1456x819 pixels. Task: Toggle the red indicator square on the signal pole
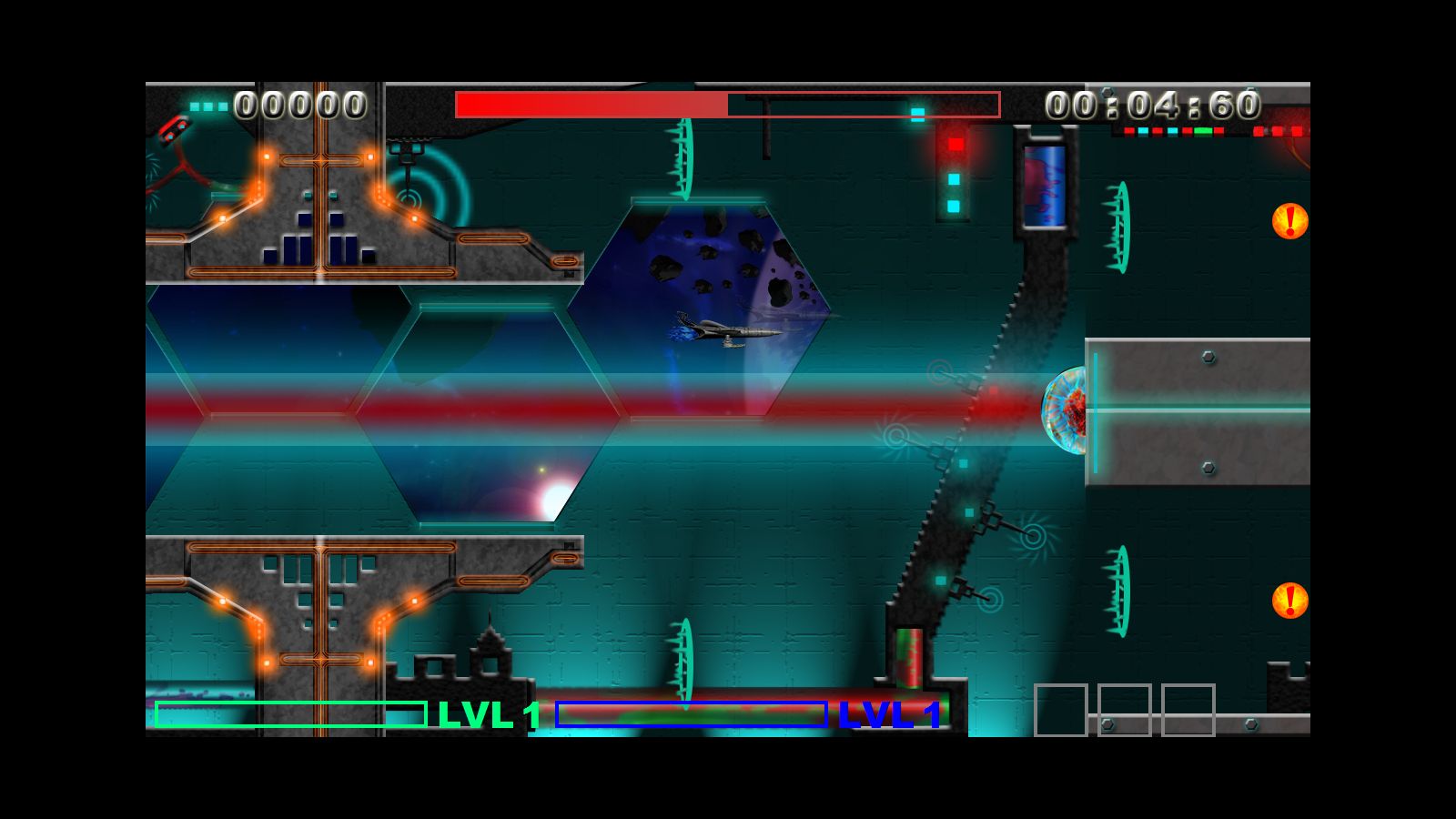tap(954, 144)
